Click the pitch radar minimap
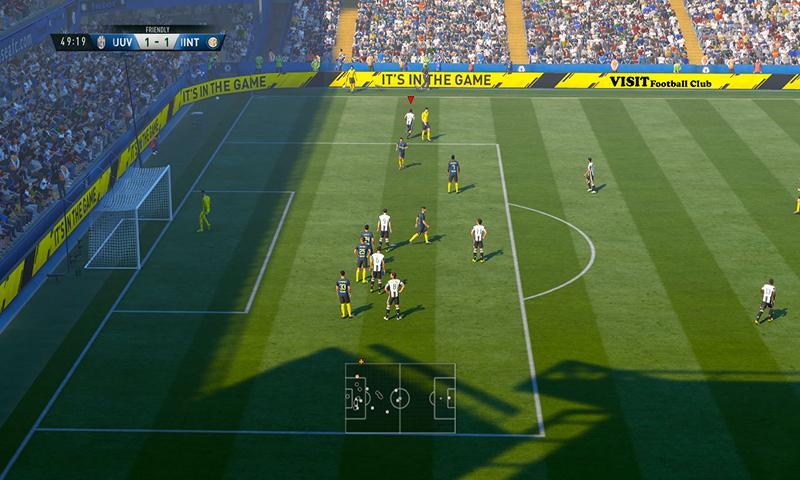 coord(400,397)
